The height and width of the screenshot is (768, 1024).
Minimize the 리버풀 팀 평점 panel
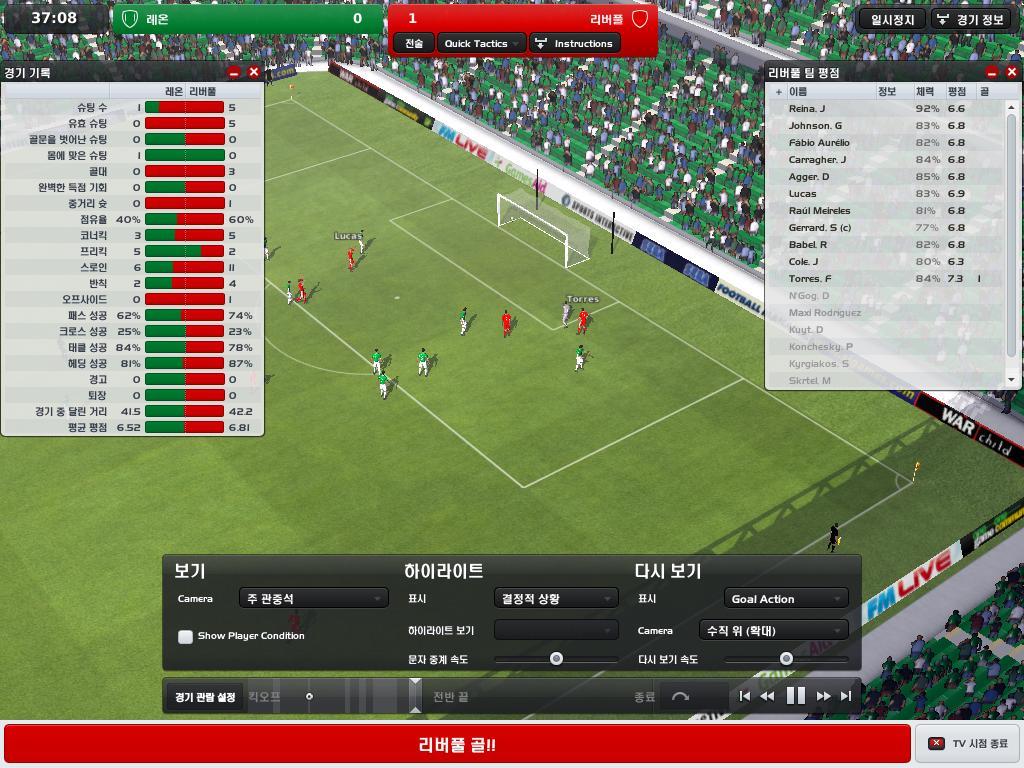pos(992,72)
